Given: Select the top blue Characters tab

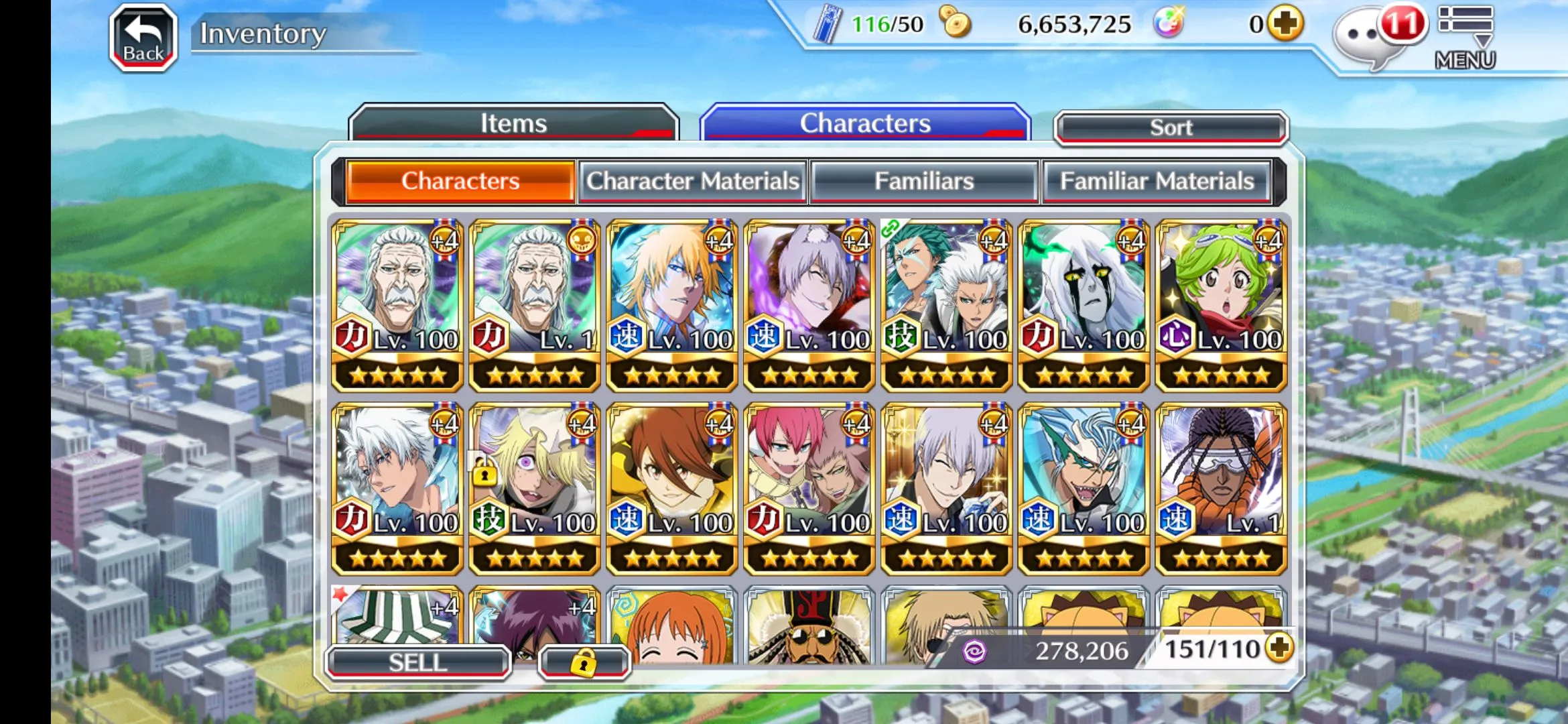Looking at the screenshot, I should 864,123.
